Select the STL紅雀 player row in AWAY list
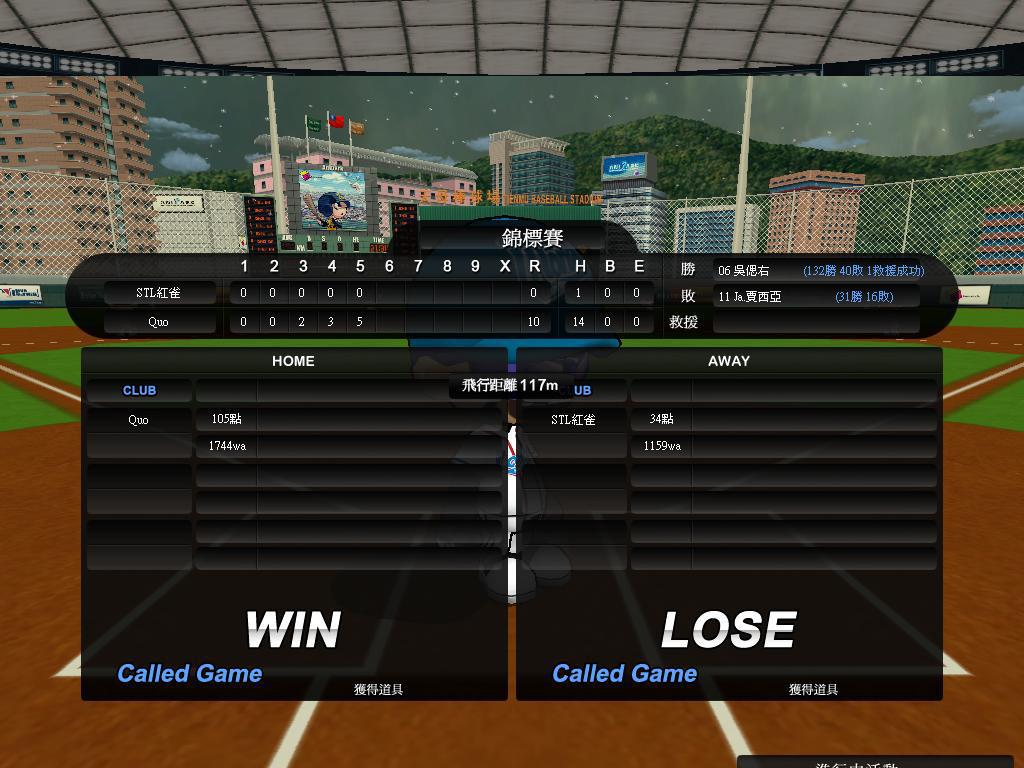The height and width of the screenshot is (768, 1024). [x=573, y=420]
